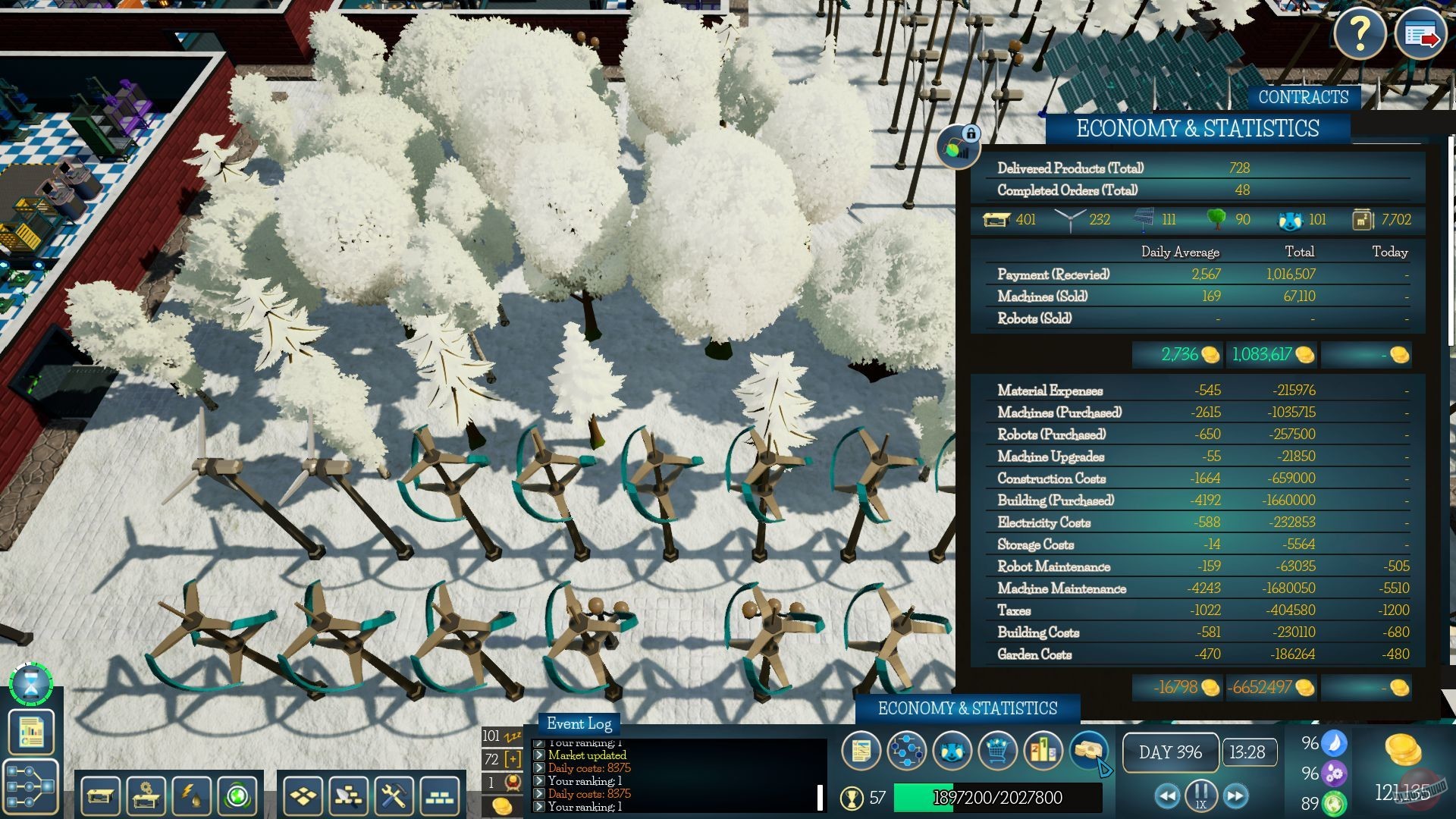The height and width of the screenshot is (819, 1456).
Task: Open the Research tree panel
Action: pyautogui.click(x=906, y=752)
